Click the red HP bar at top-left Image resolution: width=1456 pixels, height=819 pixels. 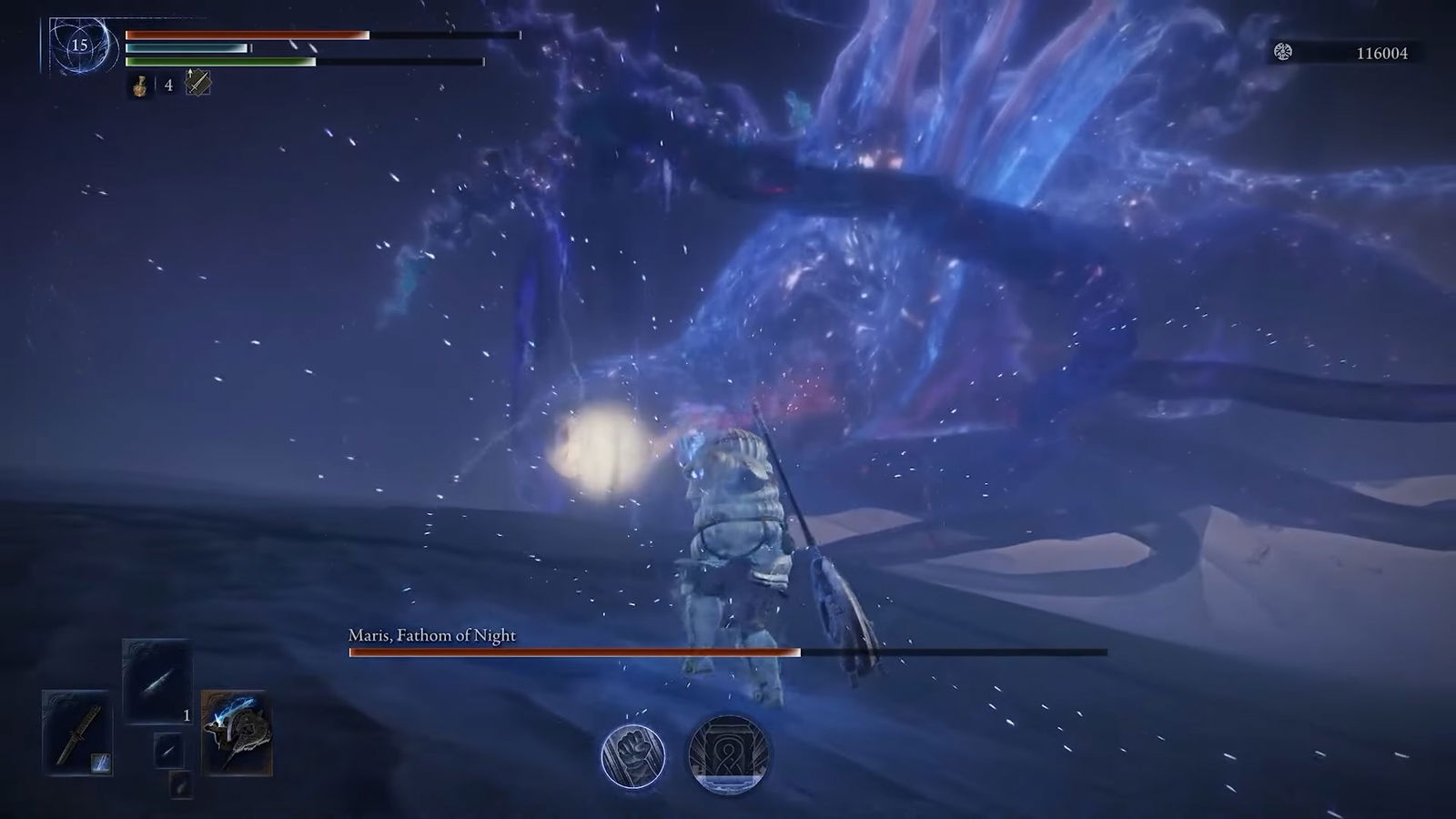[x=246, y=35]
